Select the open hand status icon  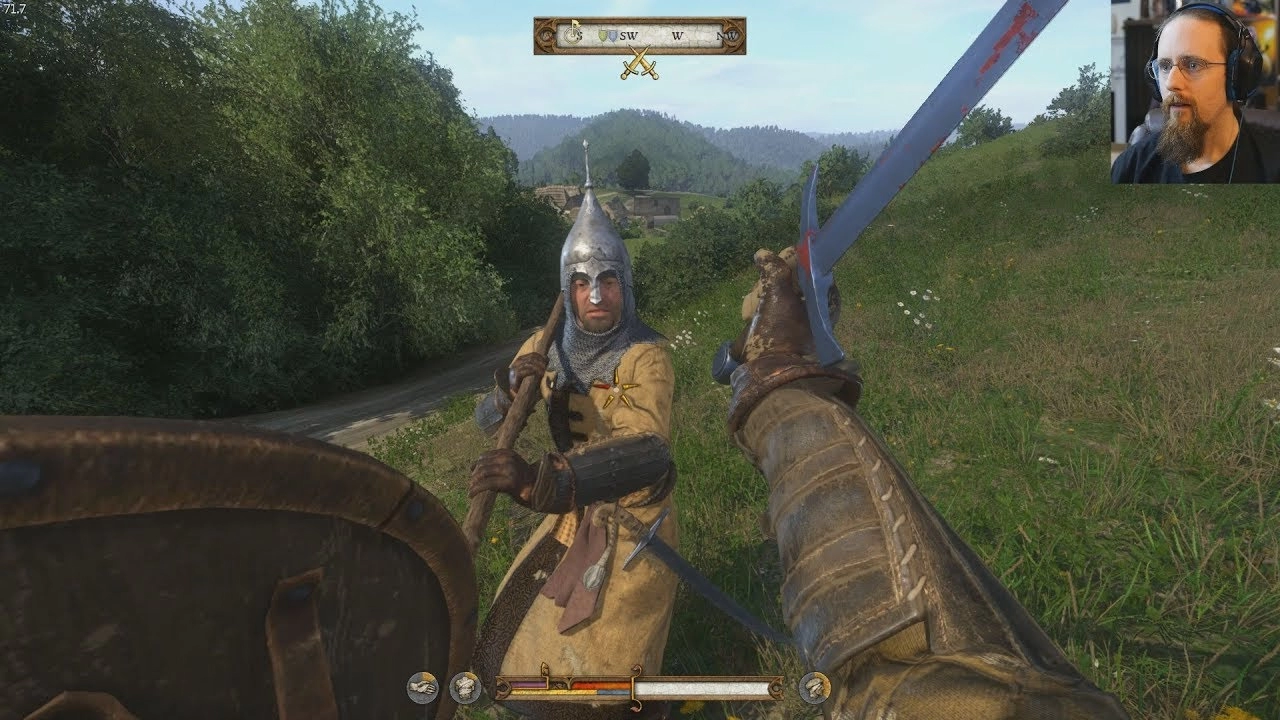(x=422, y=687)
